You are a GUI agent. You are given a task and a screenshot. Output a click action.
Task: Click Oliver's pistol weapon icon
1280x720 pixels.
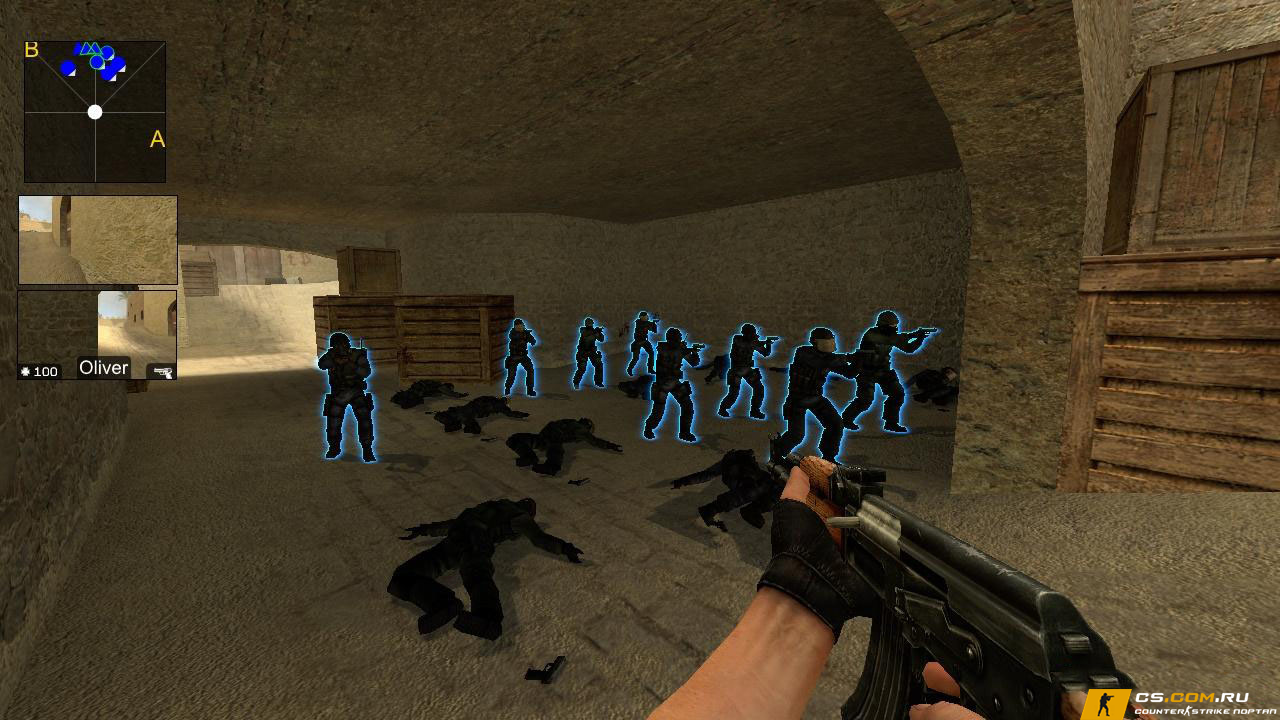click(161, 372)
